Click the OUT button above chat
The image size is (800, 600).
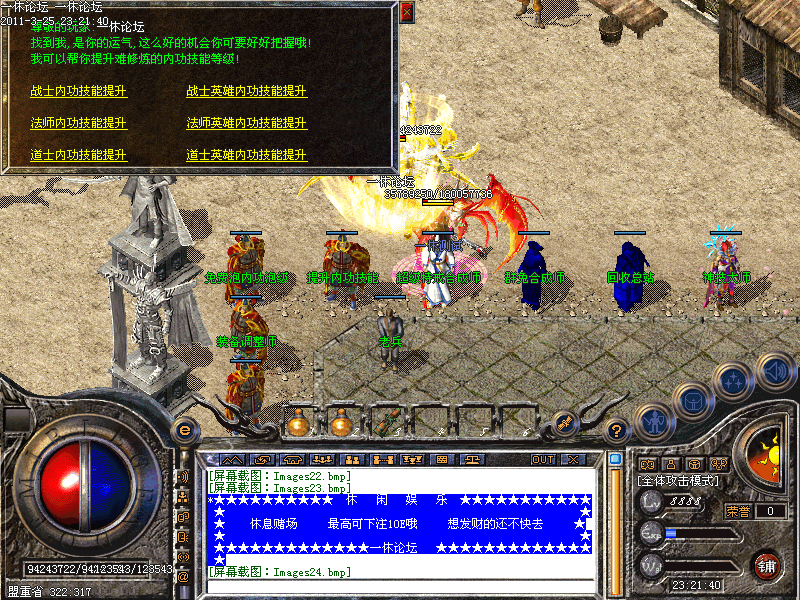coord(542,460)
